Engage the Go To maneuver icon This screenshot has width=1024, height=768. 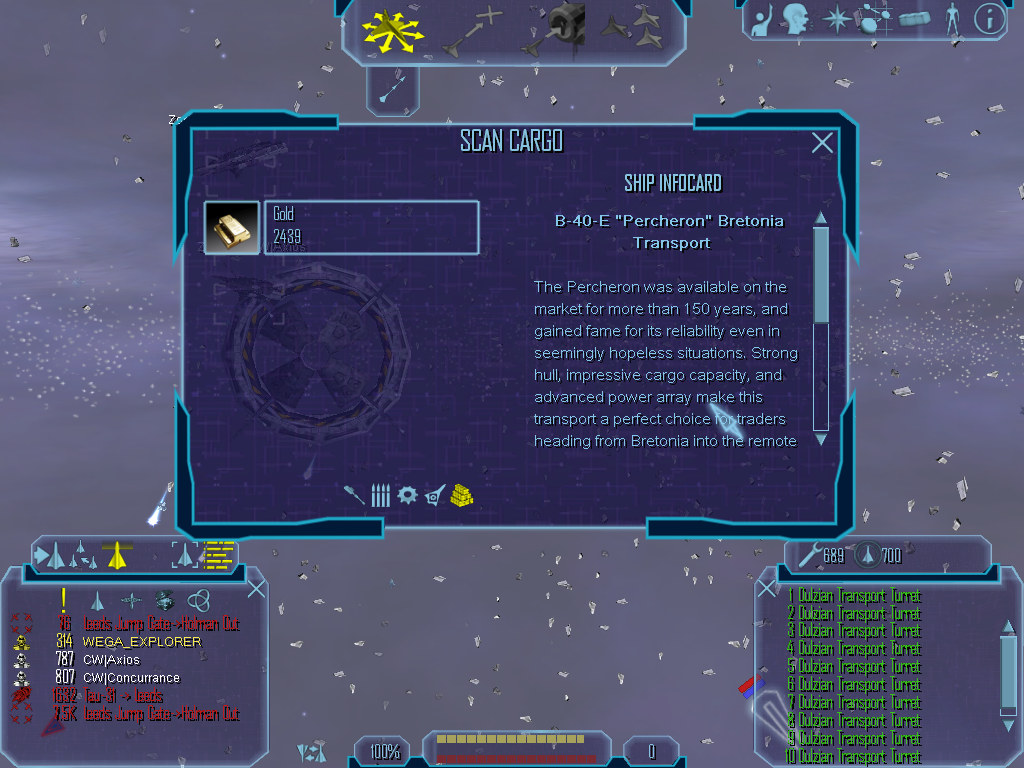click(x=470, y=30)
